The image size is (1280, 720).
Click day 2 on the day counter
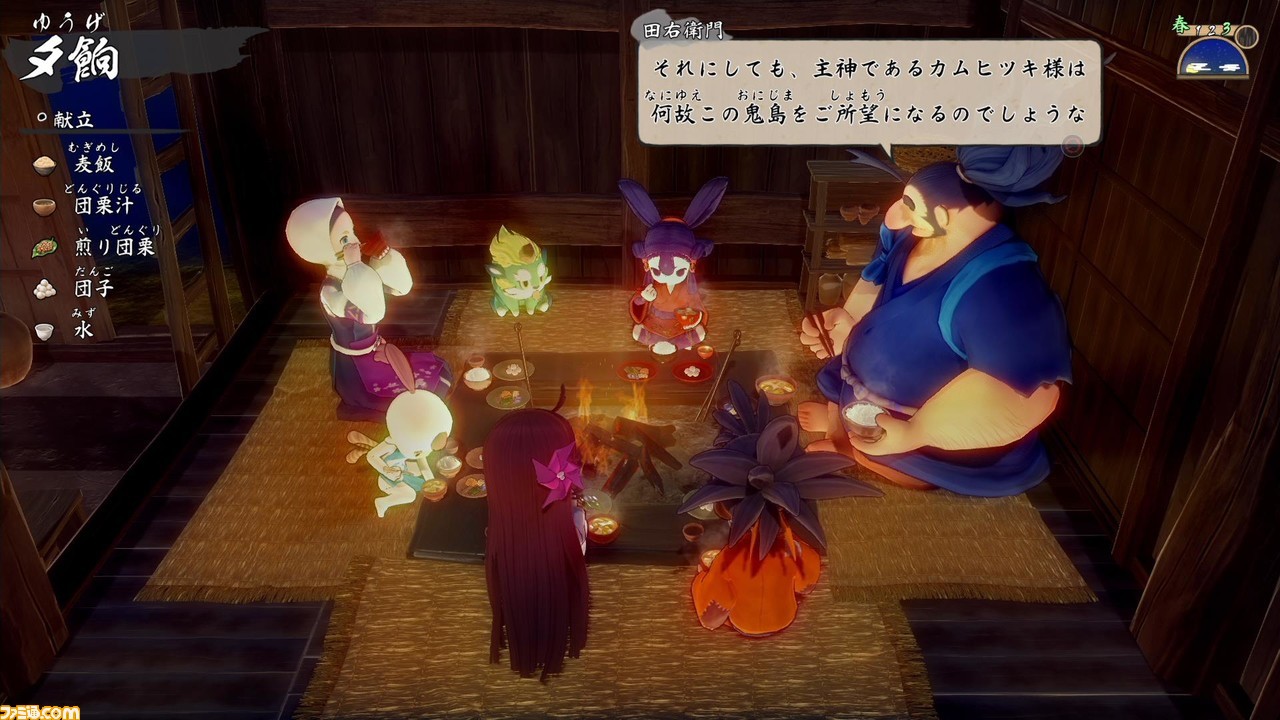click(x=1211, y=31)
